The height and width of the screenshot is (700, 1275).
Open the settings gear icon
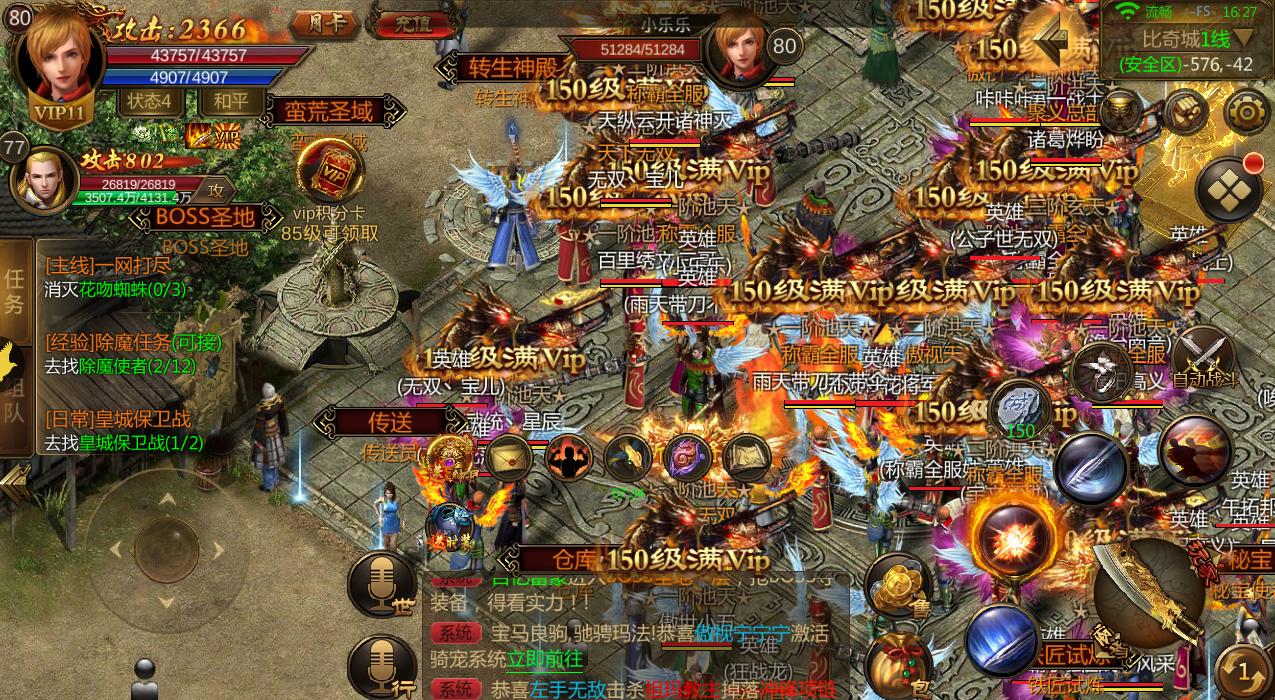[x=1246, y=112]
